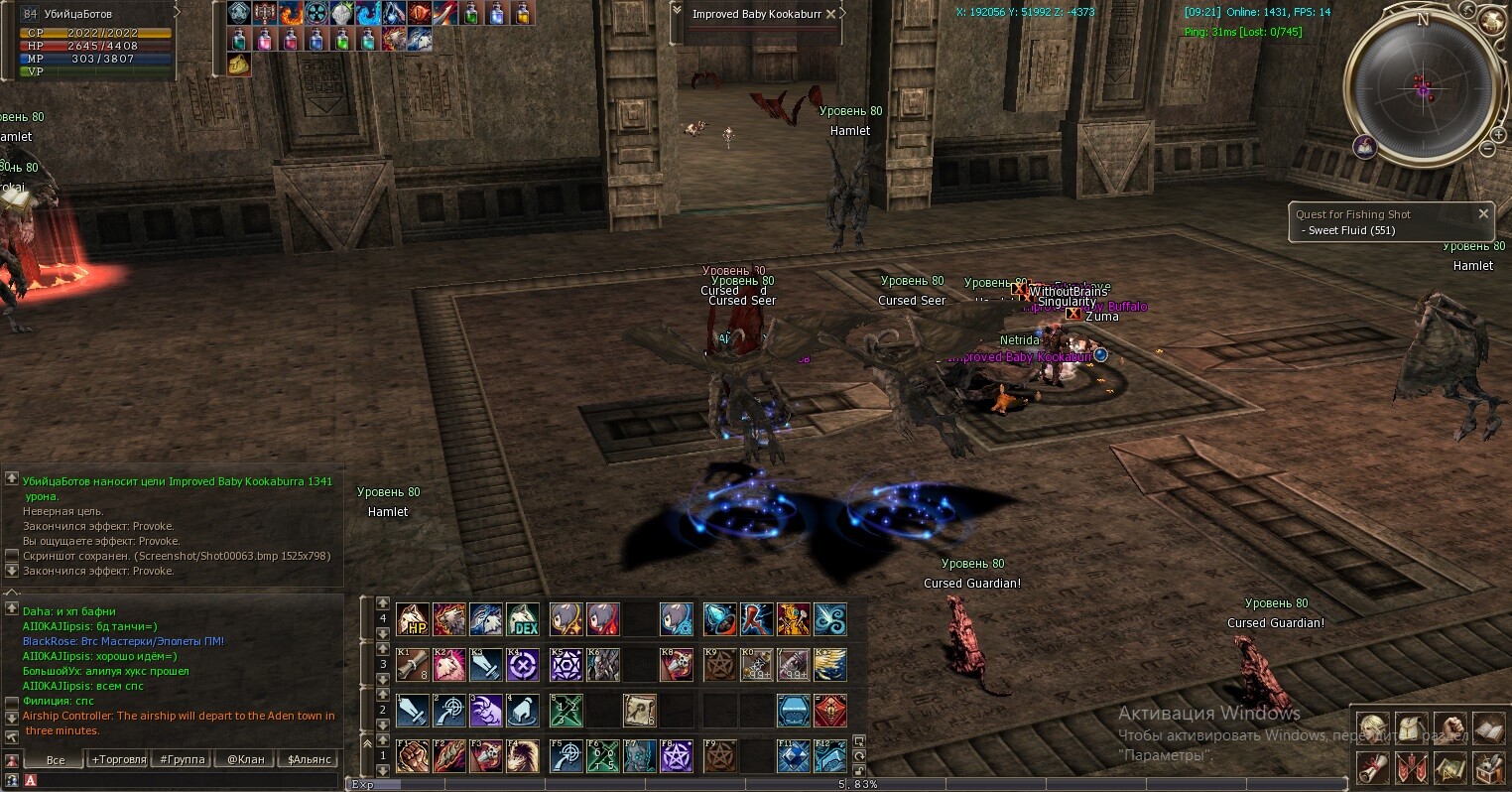1512x792 pixels.
Task: Activate the wolf DEX buff skill
Action: click(x=523, y=619)
